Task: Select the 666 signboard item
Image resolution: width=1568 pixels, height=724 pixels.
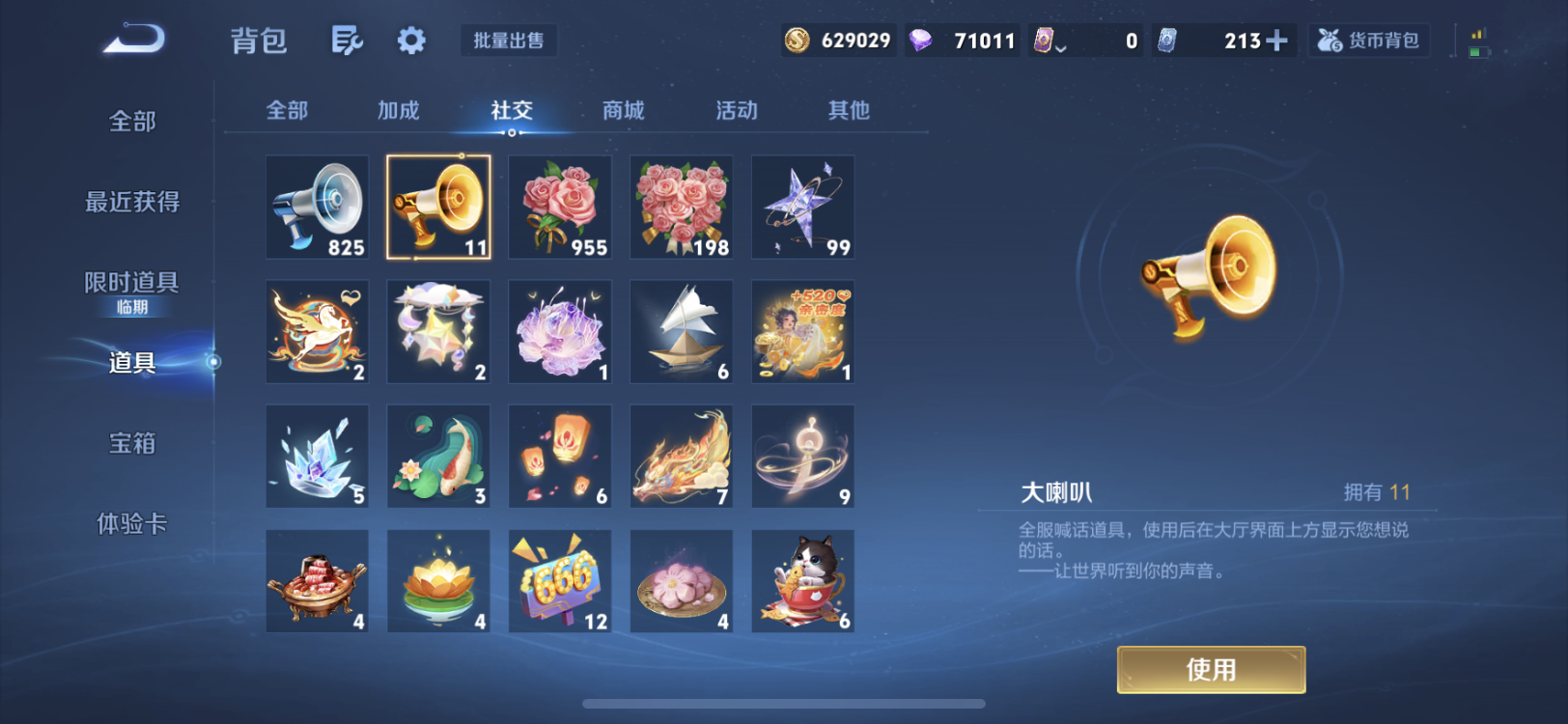Action: [x=559, y=580]
